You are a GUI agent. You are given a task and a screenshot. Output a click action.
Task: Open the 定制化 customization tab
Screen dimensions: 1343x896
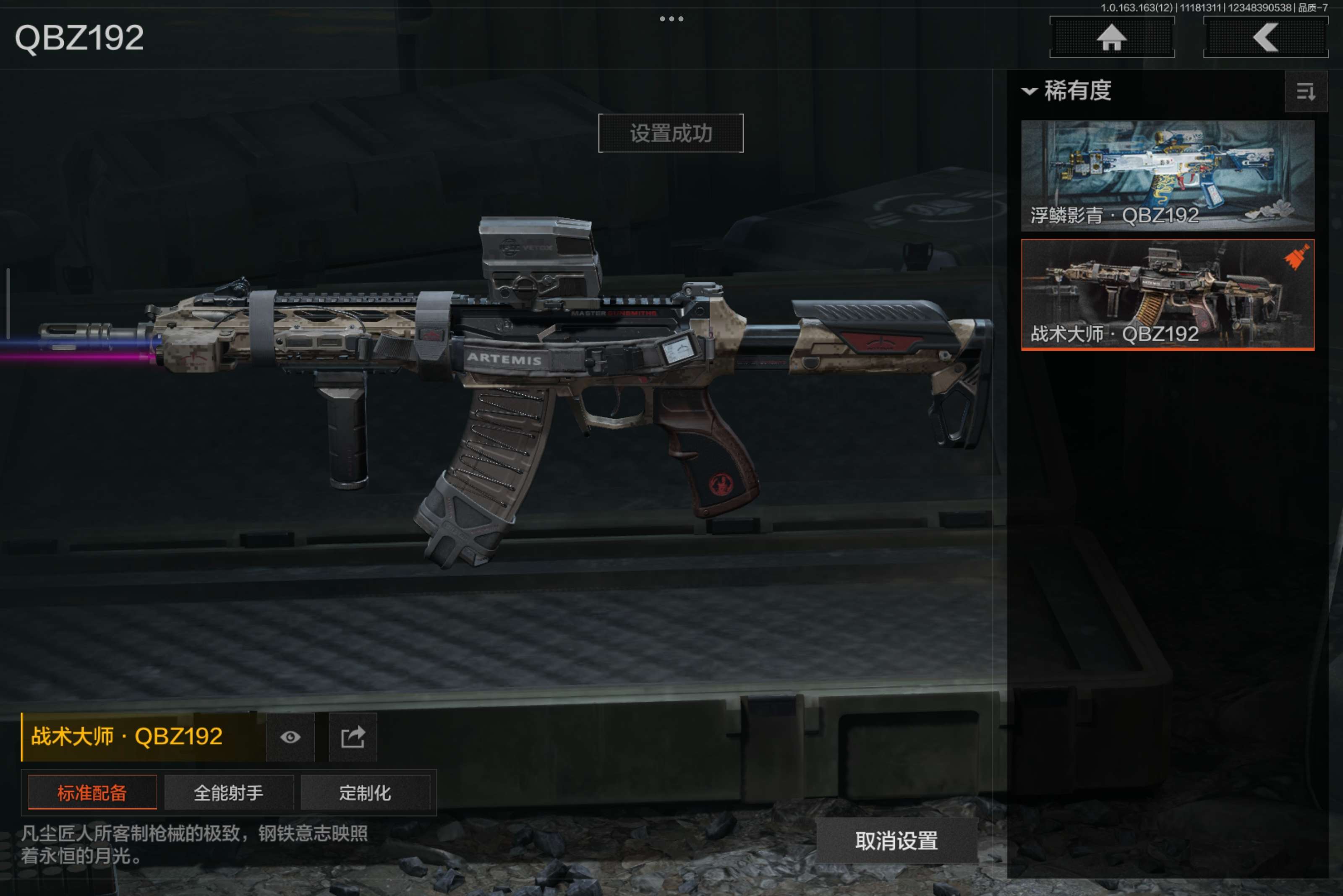(x=365, y=792)
